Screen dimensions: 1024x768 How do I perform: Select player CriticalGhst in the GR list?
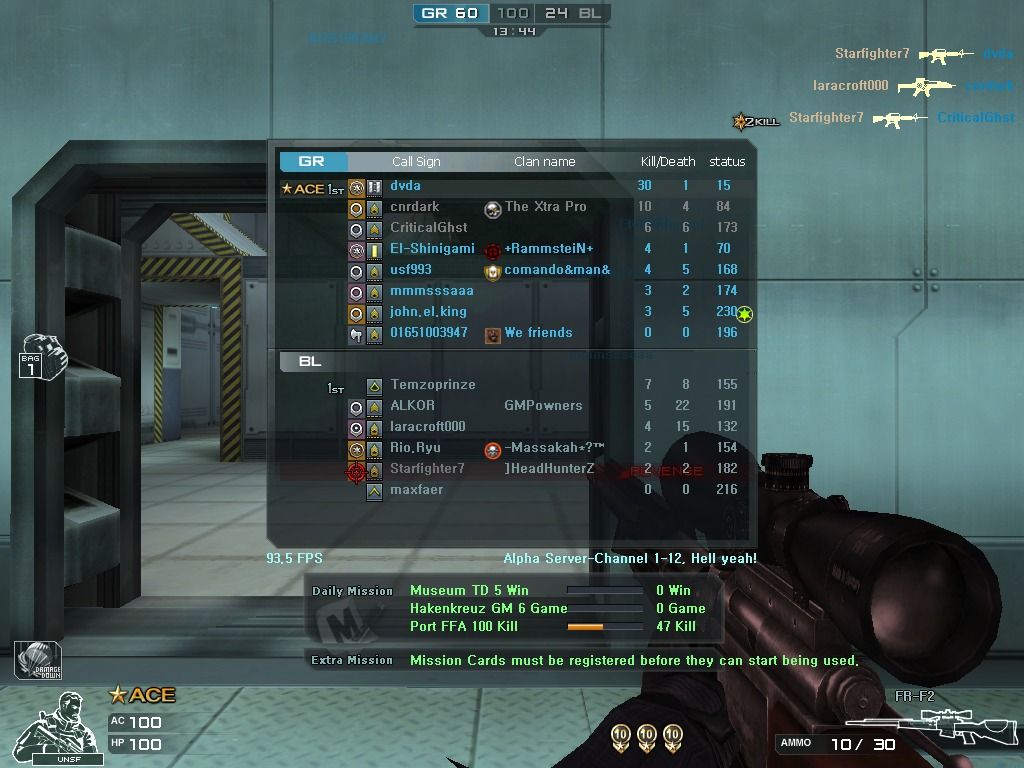[428, 228]
